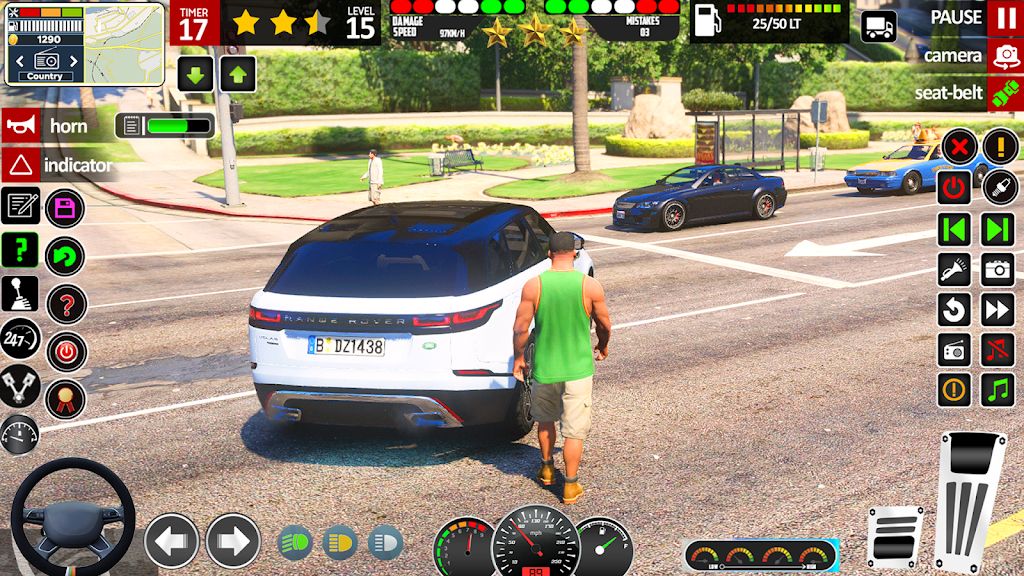Steer right with the right arrow
The height and width of the screenshot is (576, 1024).
[233, 541]
